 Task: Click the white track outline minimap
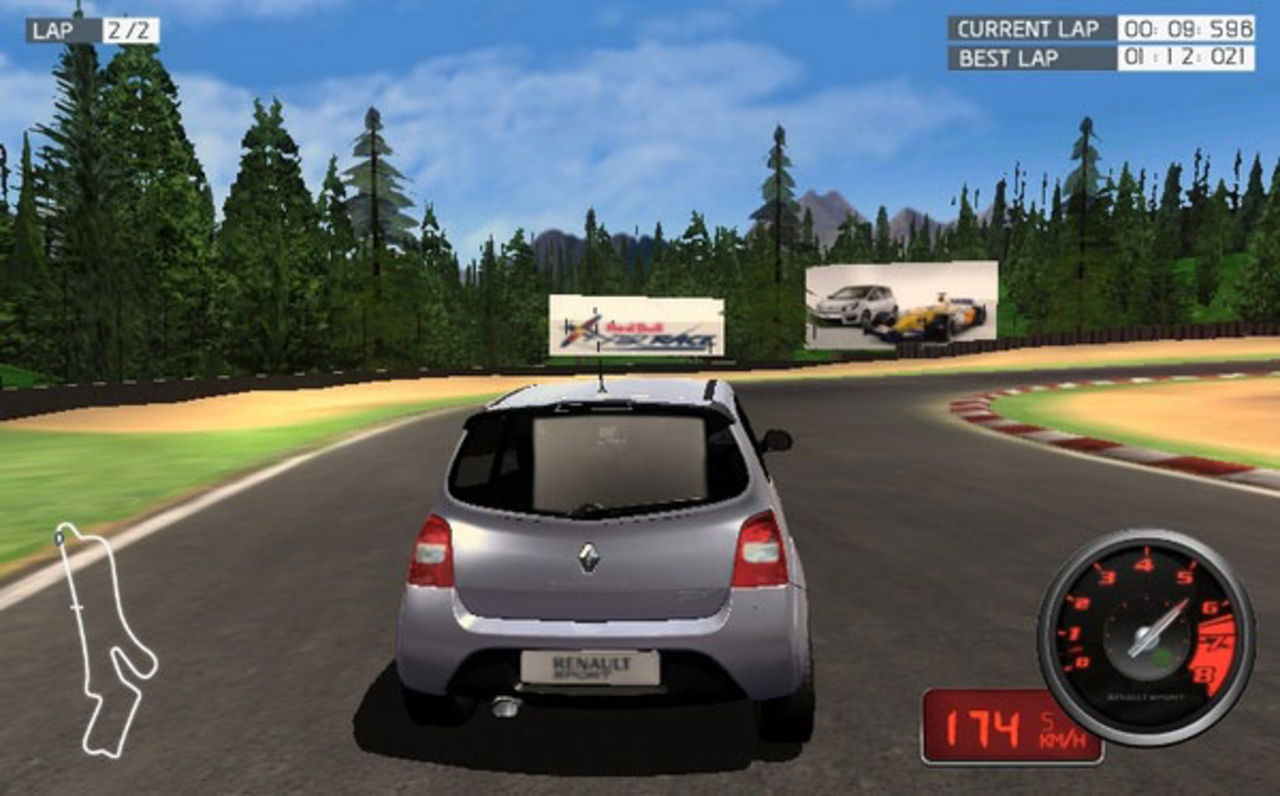[x=105, y=640]
